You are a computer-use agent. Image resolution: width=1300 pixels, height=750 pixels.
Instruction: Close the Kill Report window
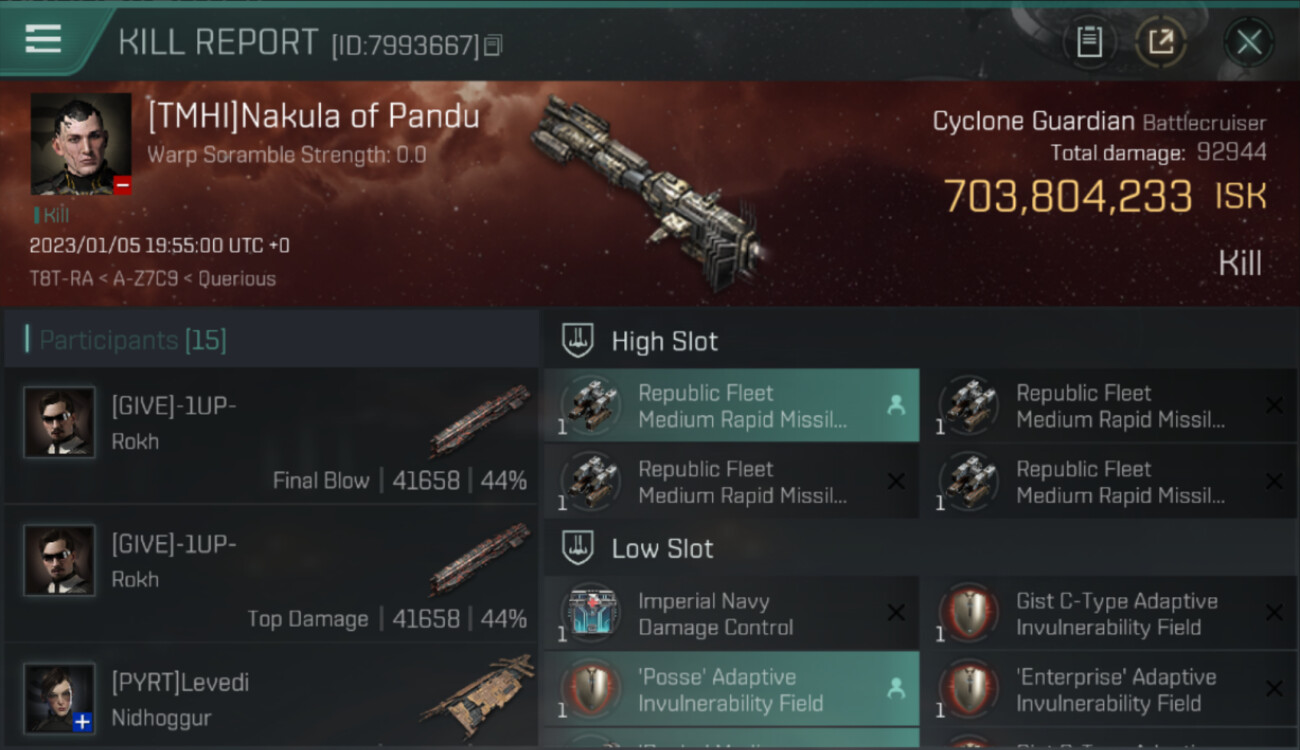tap(1248, 42)
